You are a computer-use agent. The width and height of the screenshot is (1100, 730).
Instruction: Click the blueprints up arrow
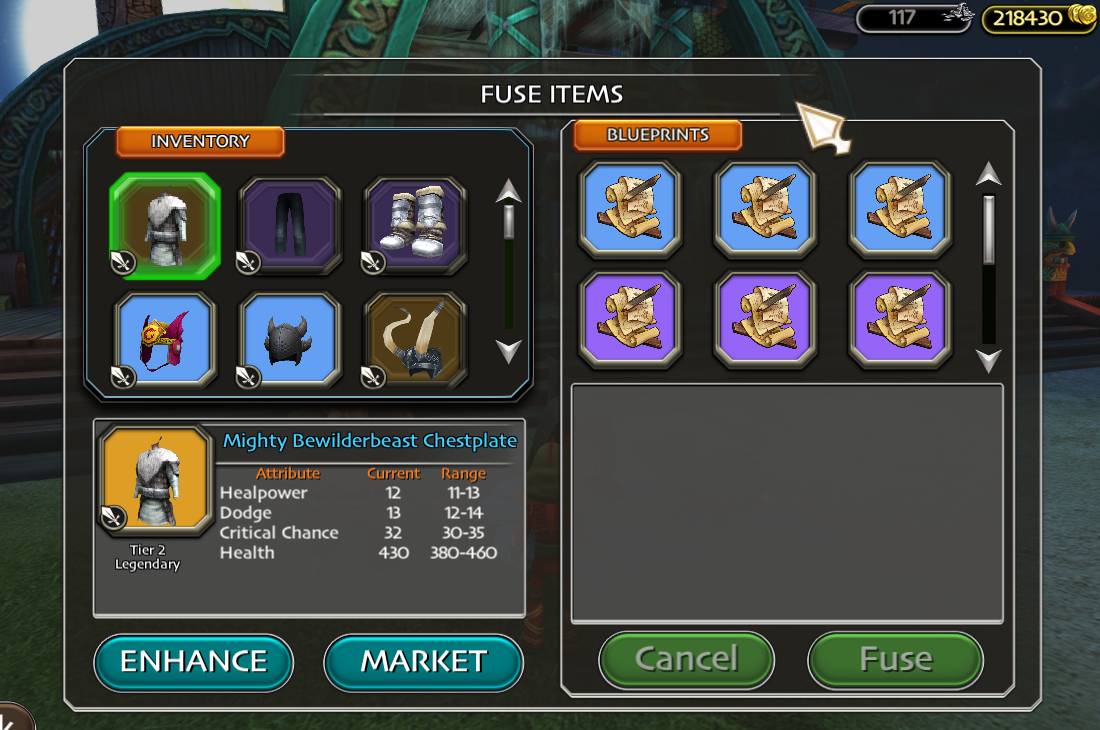[x=989, y=175]
